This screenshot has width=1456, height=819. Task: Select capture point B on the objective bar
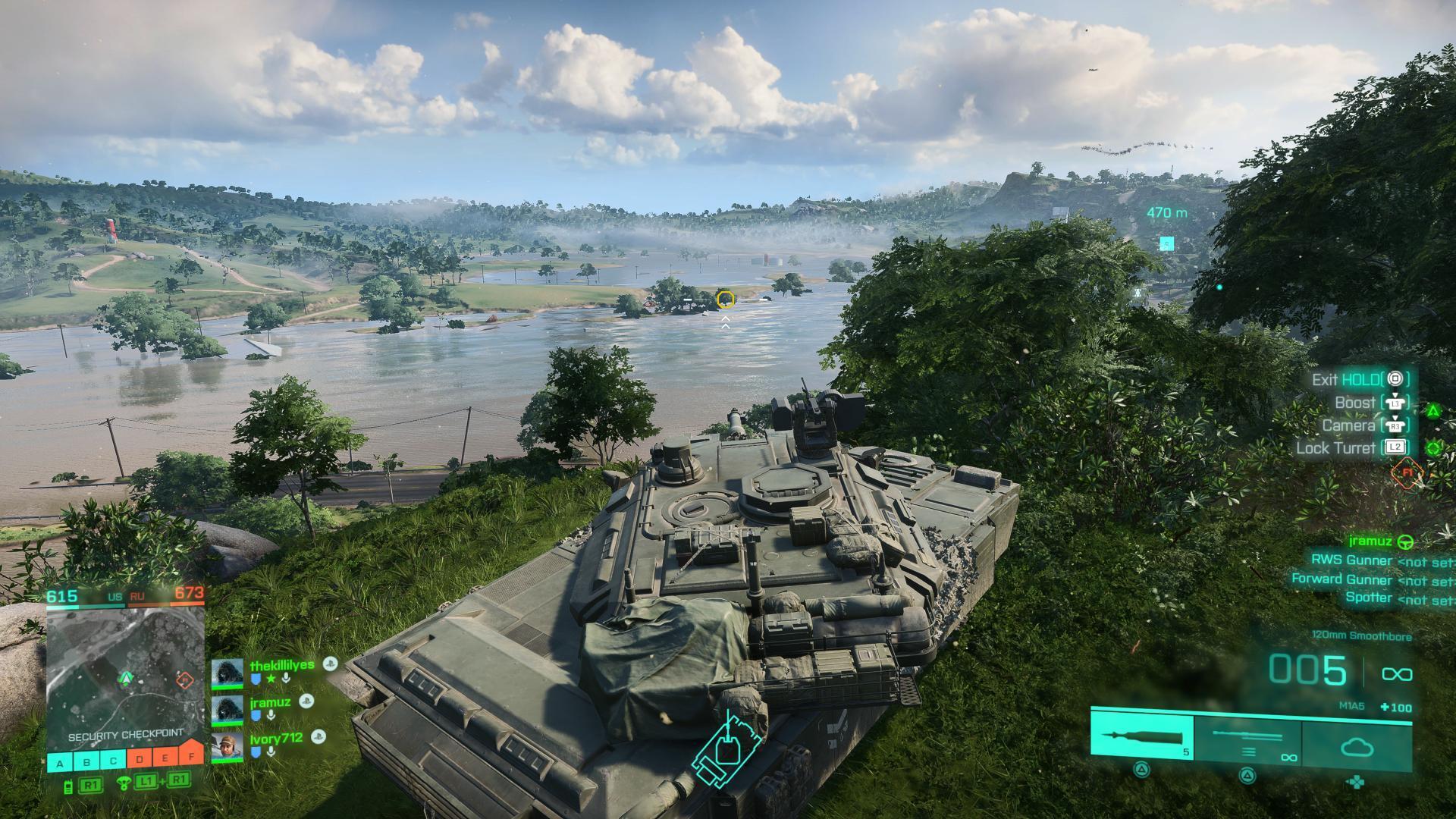coord(86,761)
